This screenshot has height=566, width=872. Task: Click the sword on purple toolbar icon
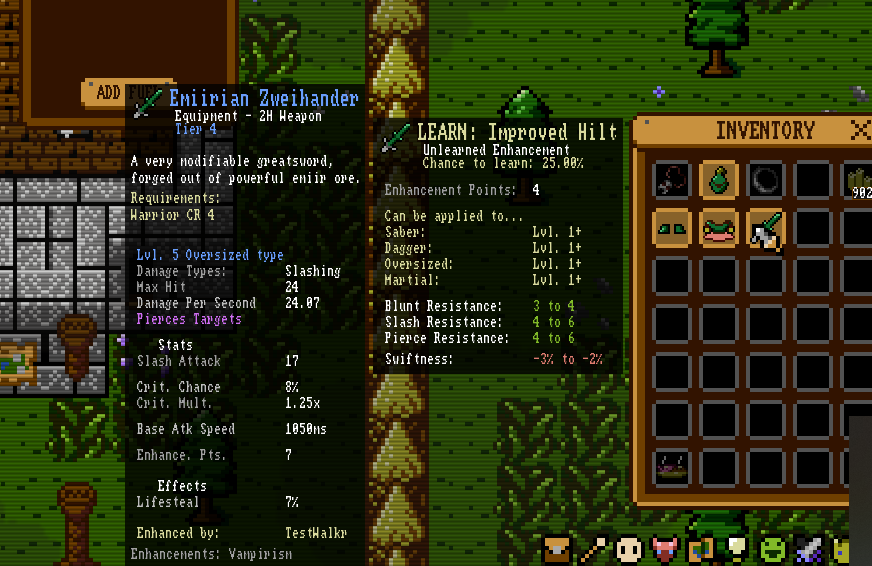click(x=807, y=549)
